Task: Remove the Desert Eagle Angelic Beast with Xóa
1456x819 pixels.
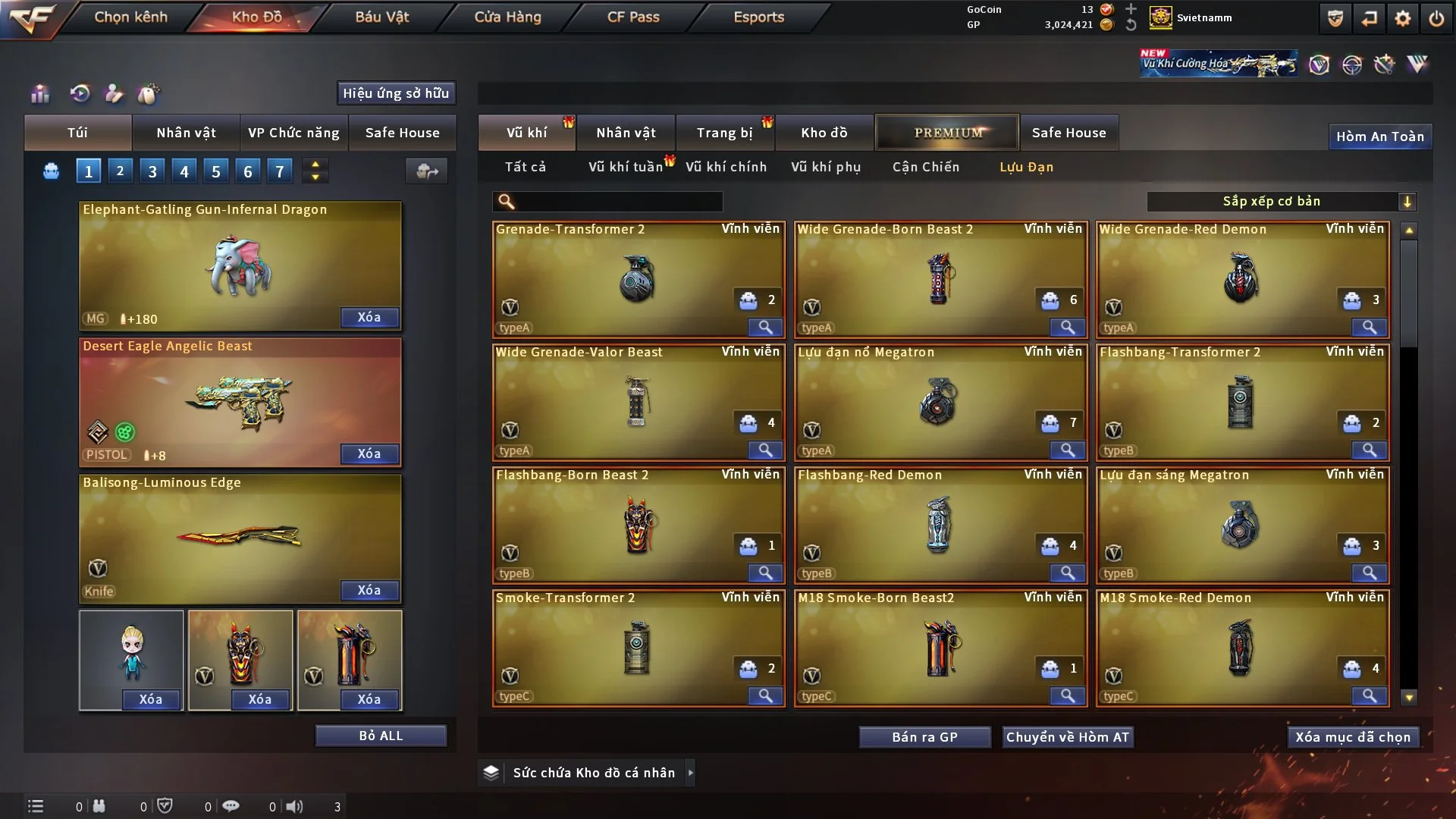Action: coord(369,453)
